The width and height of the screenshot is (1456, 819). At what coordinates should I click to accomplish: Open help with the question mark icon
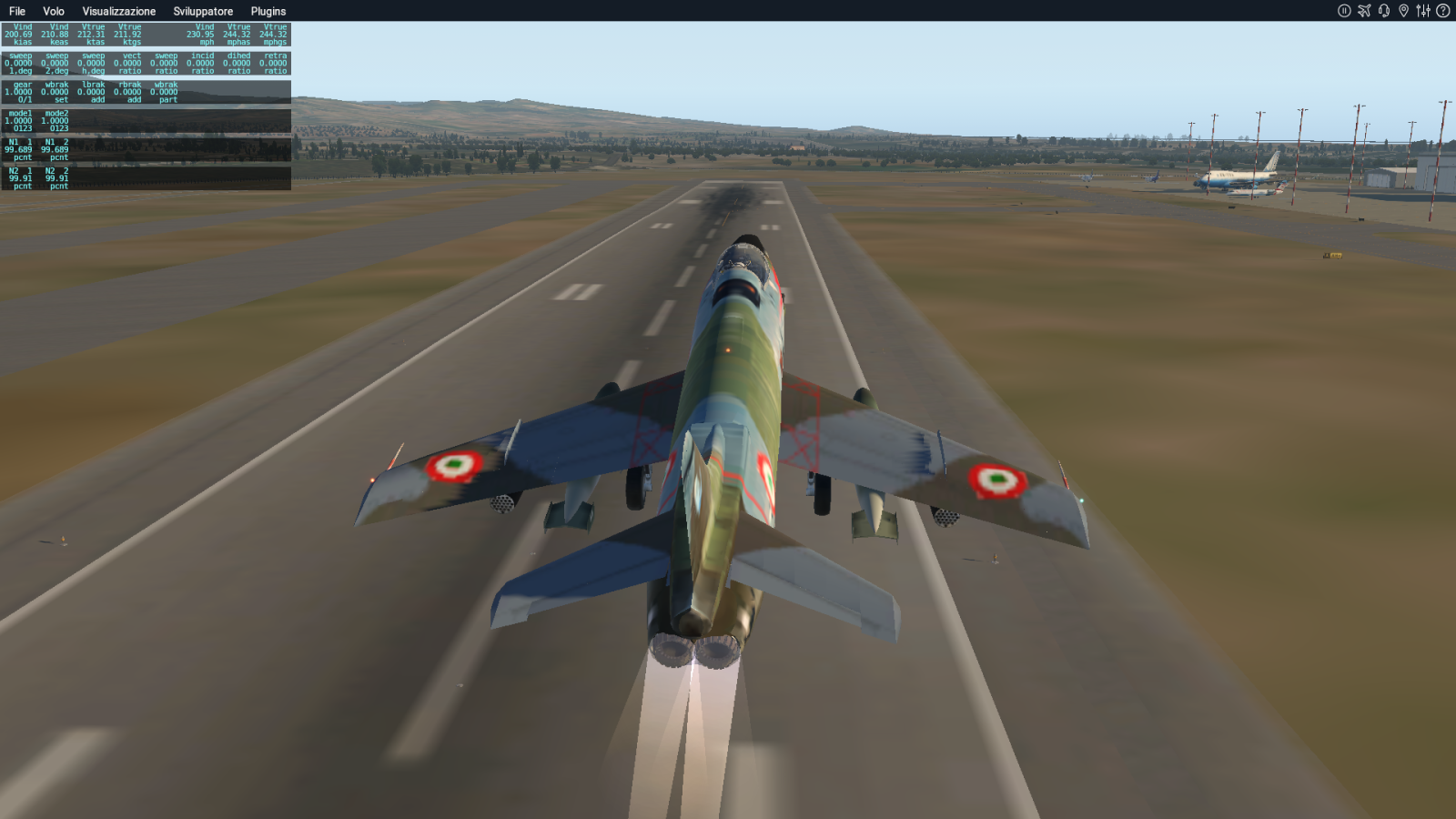1443,11
